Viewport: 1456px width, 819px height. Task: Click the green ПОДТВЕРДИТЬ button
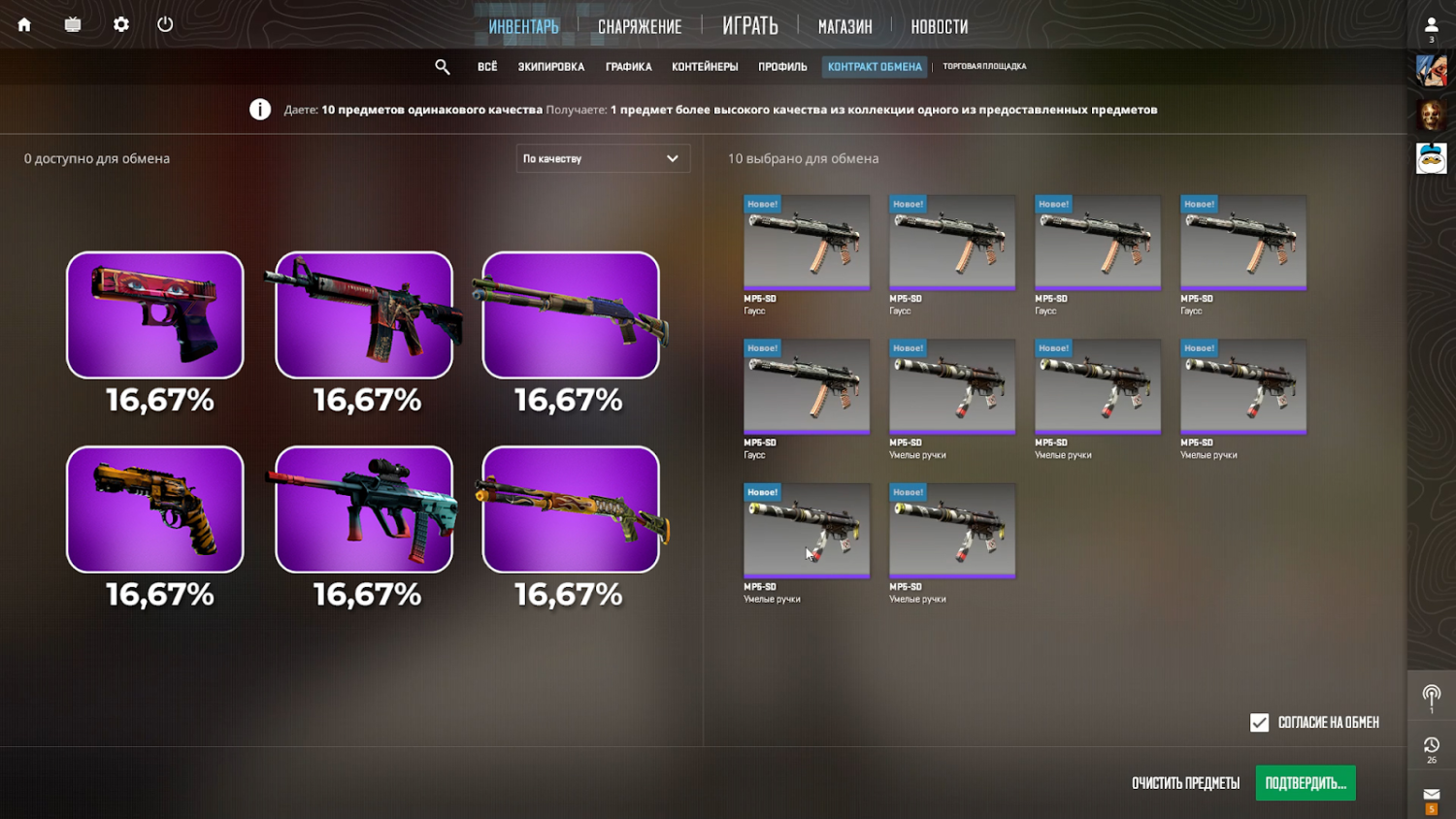(x=1306, y=783)
